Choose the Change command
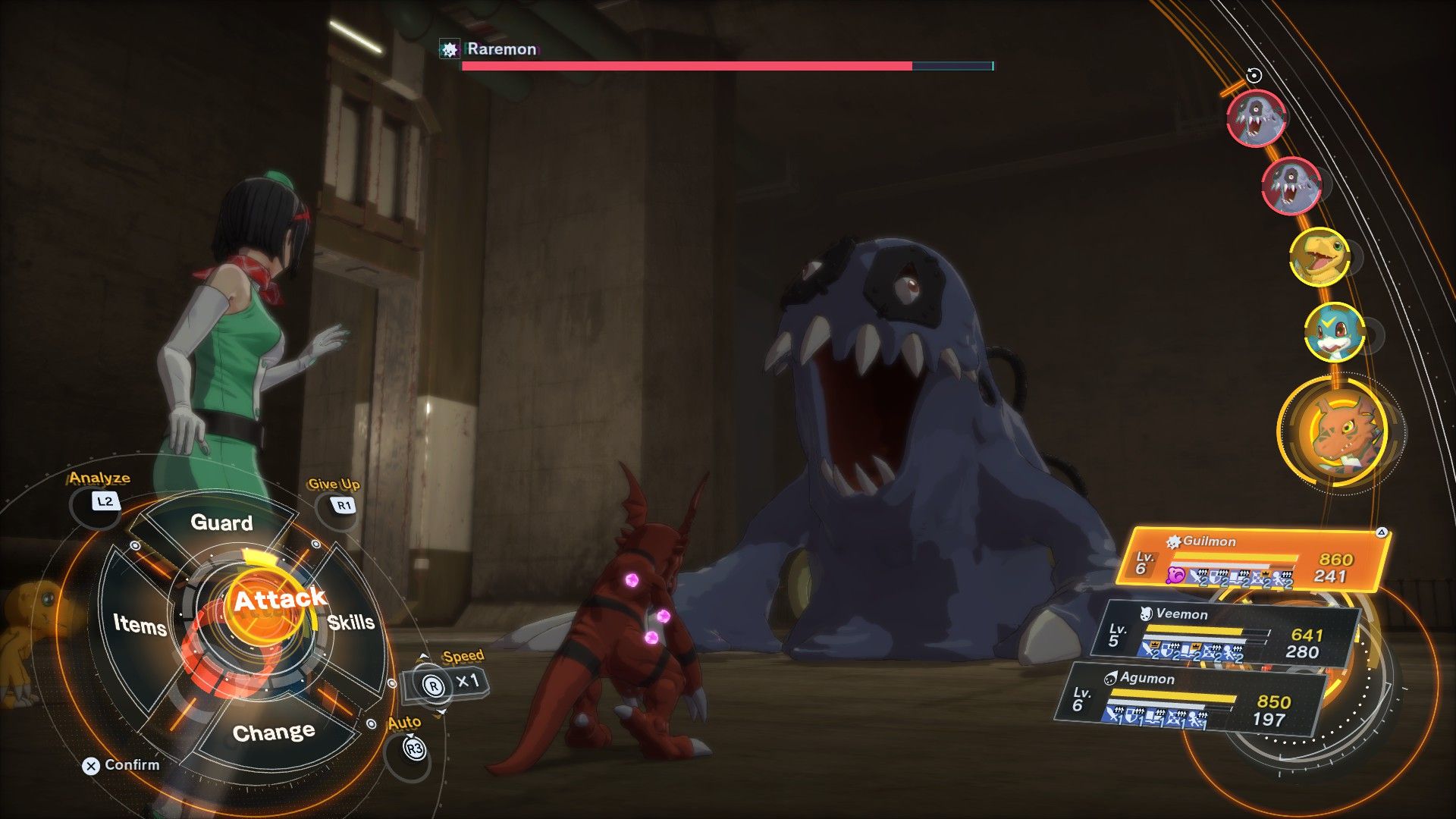Screen dimensions: 1456x819 point(274,733)
